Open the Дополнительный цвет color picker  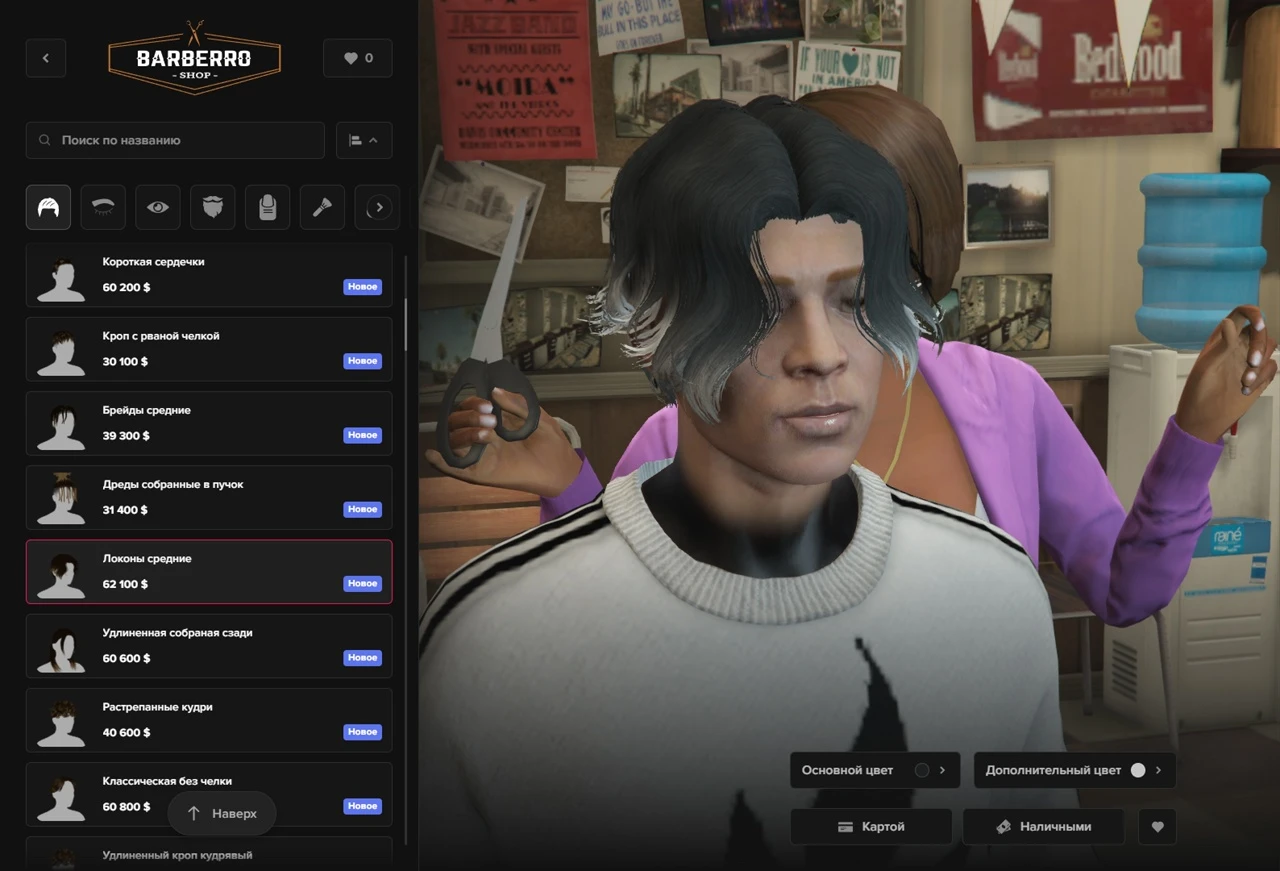click(x=1074, y=770)
